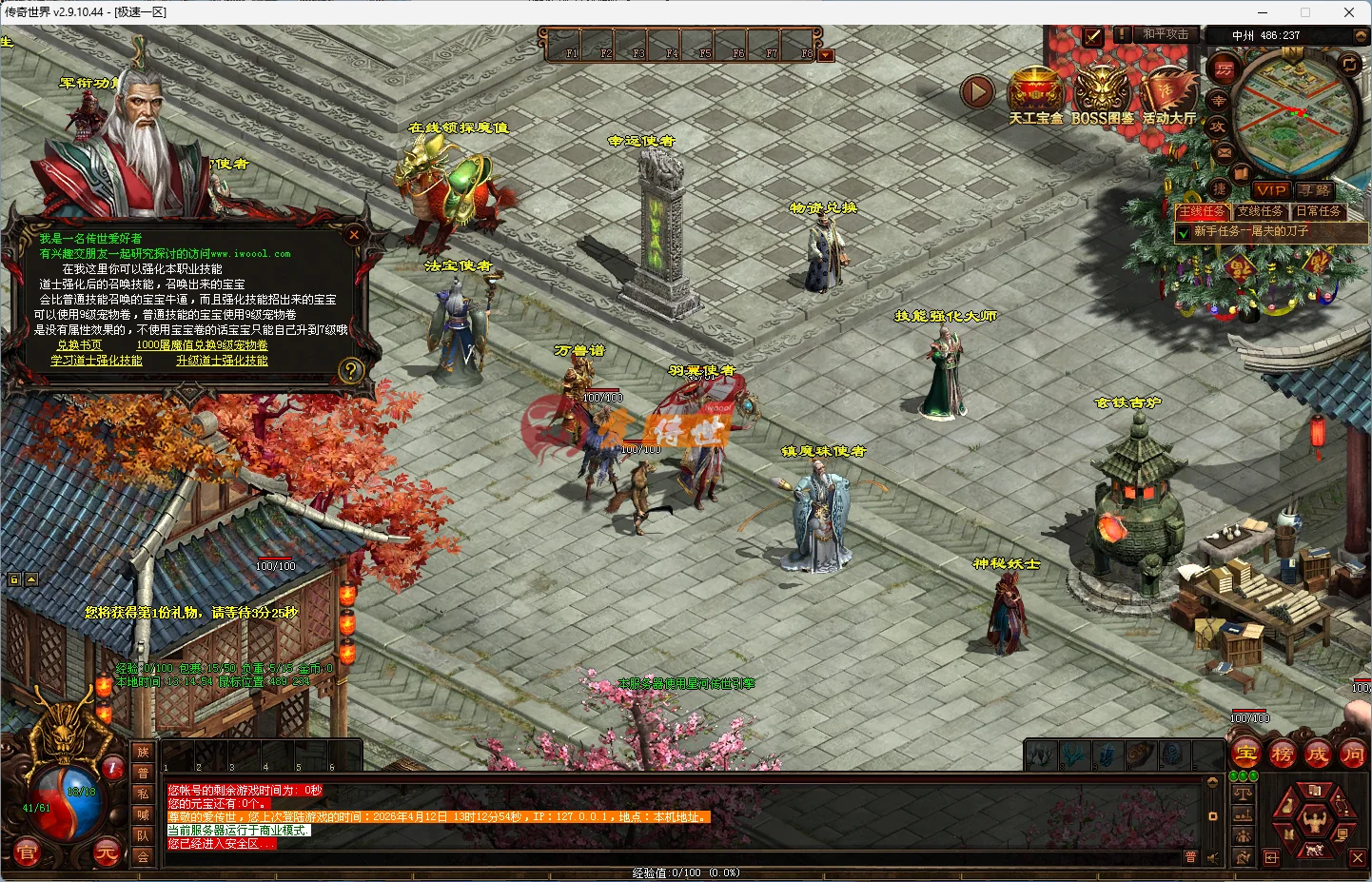The width and height of the screenshot is (1372, 882).
Task: Switch to the 日常任务 daily quest tab
Action: pyautogui.click(x=1320, y=211)
